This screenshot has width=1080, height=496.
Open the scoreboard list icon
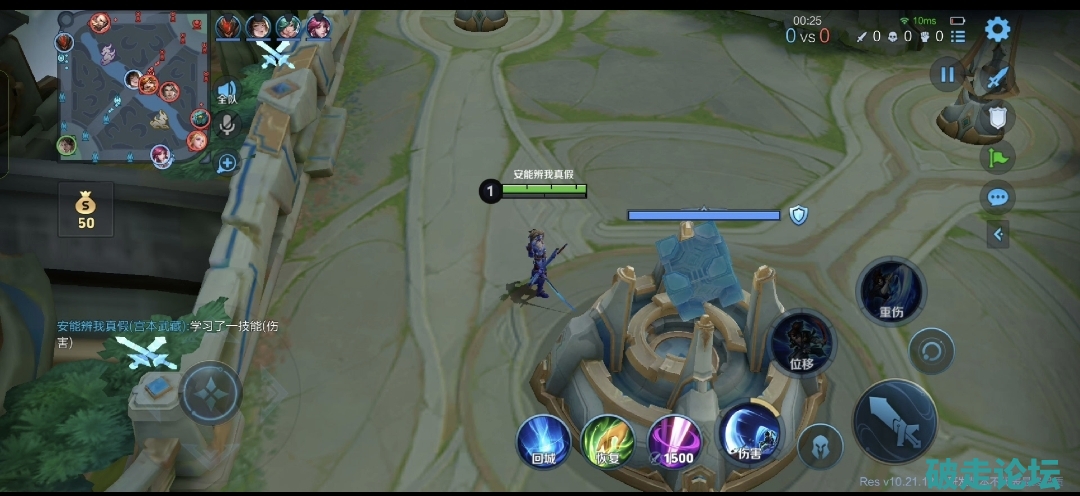coord(958,37)
